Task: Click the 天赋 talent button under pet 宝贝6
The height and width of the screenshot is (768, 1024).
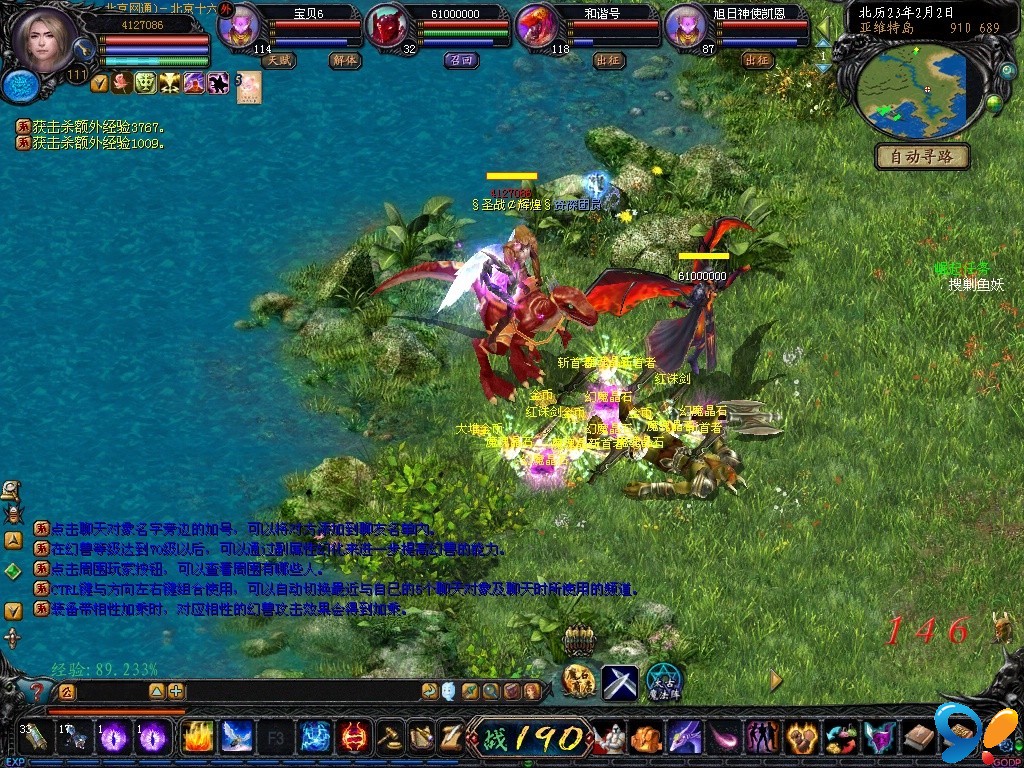Action: pos(279,60)
